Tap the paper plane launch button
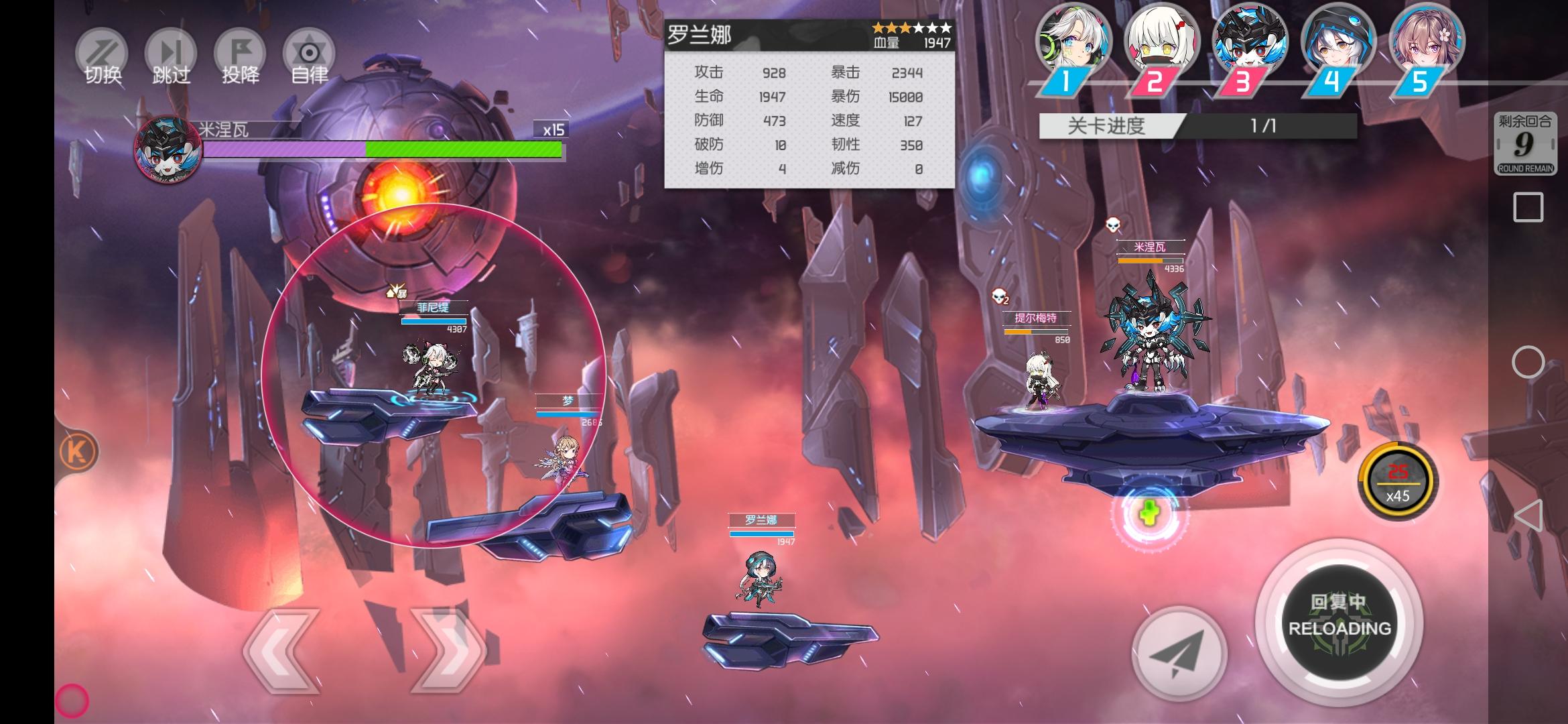This screenshot has height=724, width=1568. point(1179,652)
